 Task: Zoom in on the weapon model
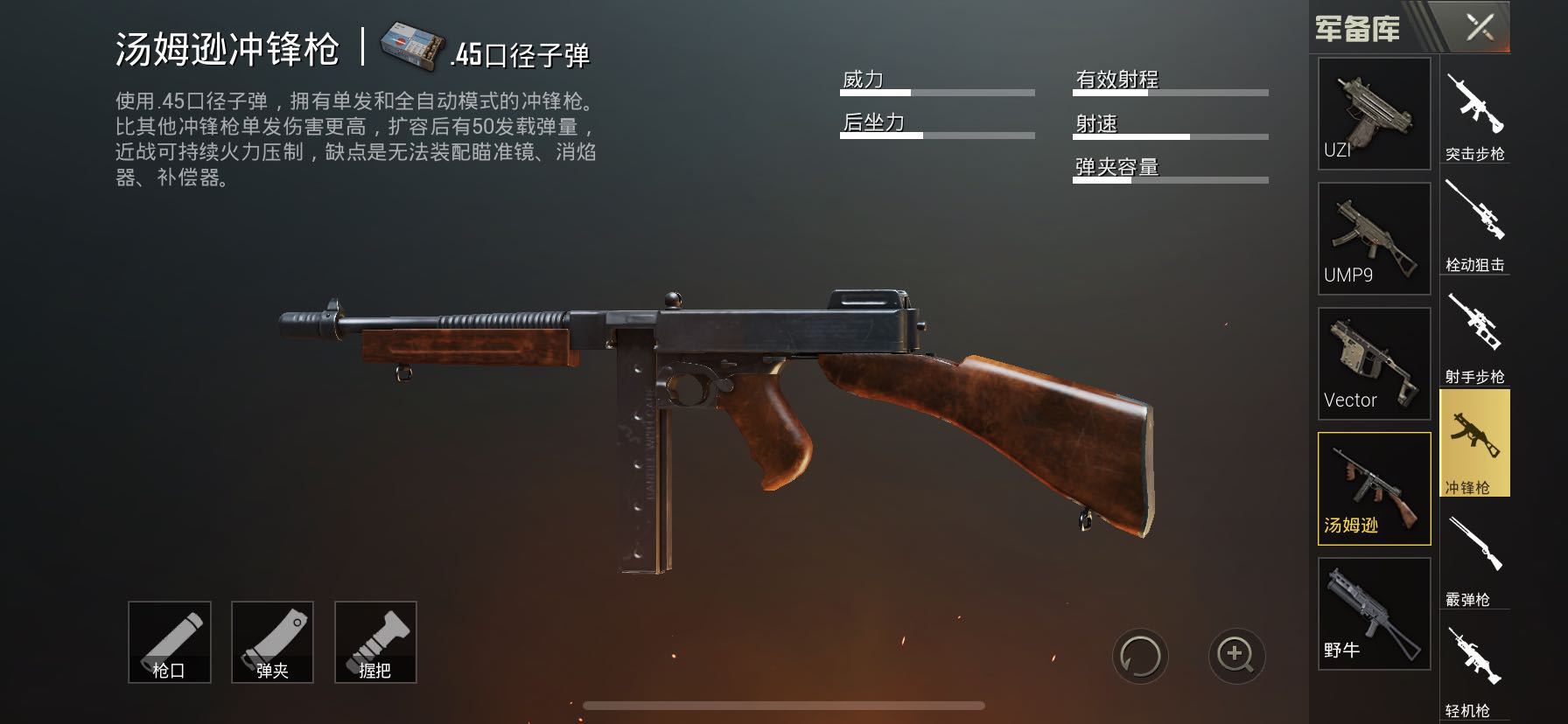(1236, 656)
